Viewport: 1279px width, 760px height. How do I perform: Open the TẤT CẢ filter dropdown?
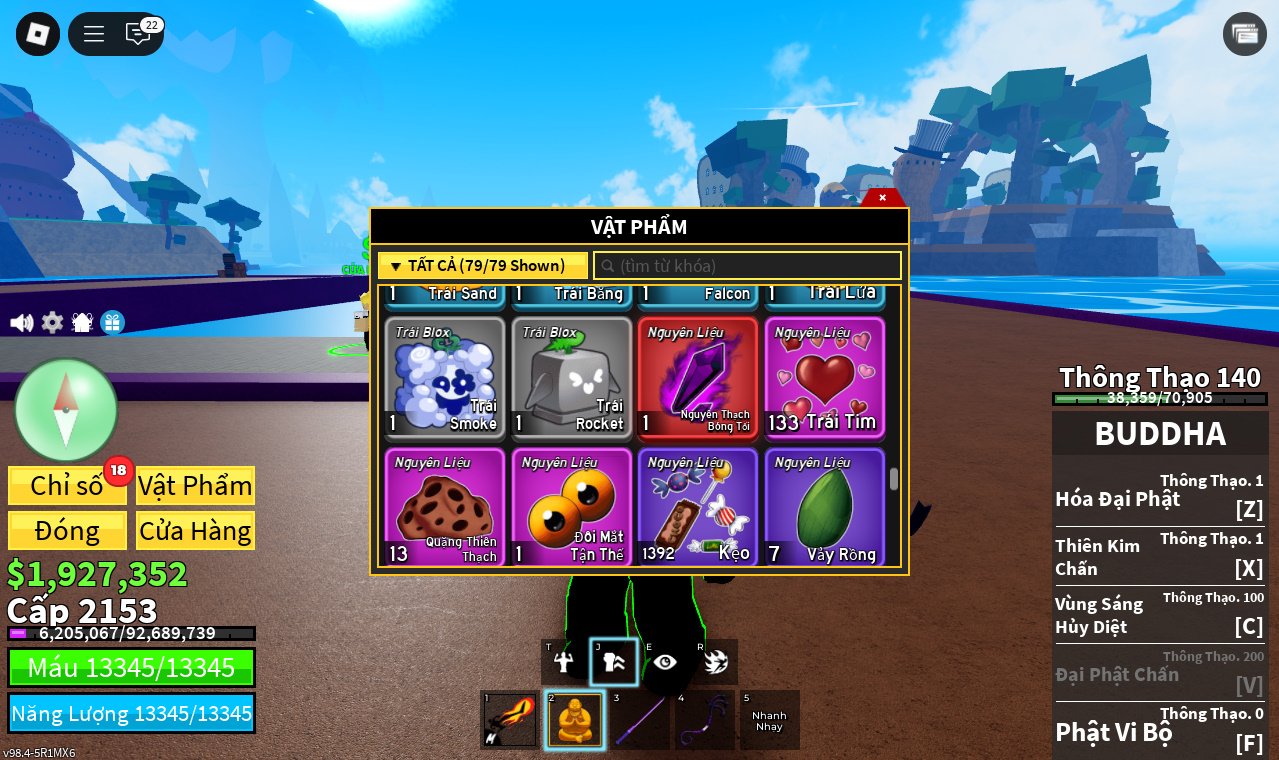click(x=482, y=266)
